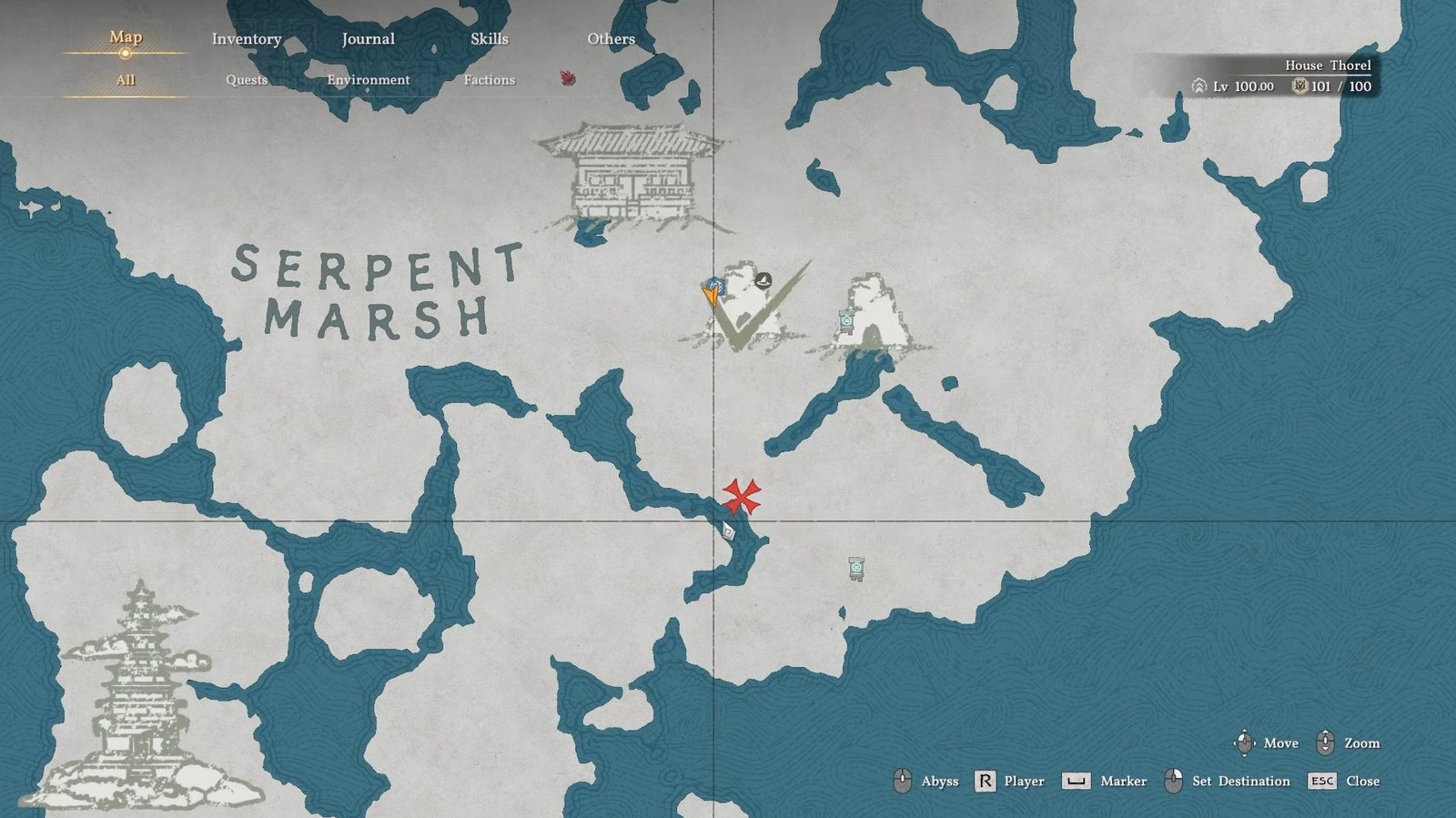Image resolution: width=1456 pixels, height=818 pixels.
Task: Select the red cross map marker
Action: click(x=742, y=496)
